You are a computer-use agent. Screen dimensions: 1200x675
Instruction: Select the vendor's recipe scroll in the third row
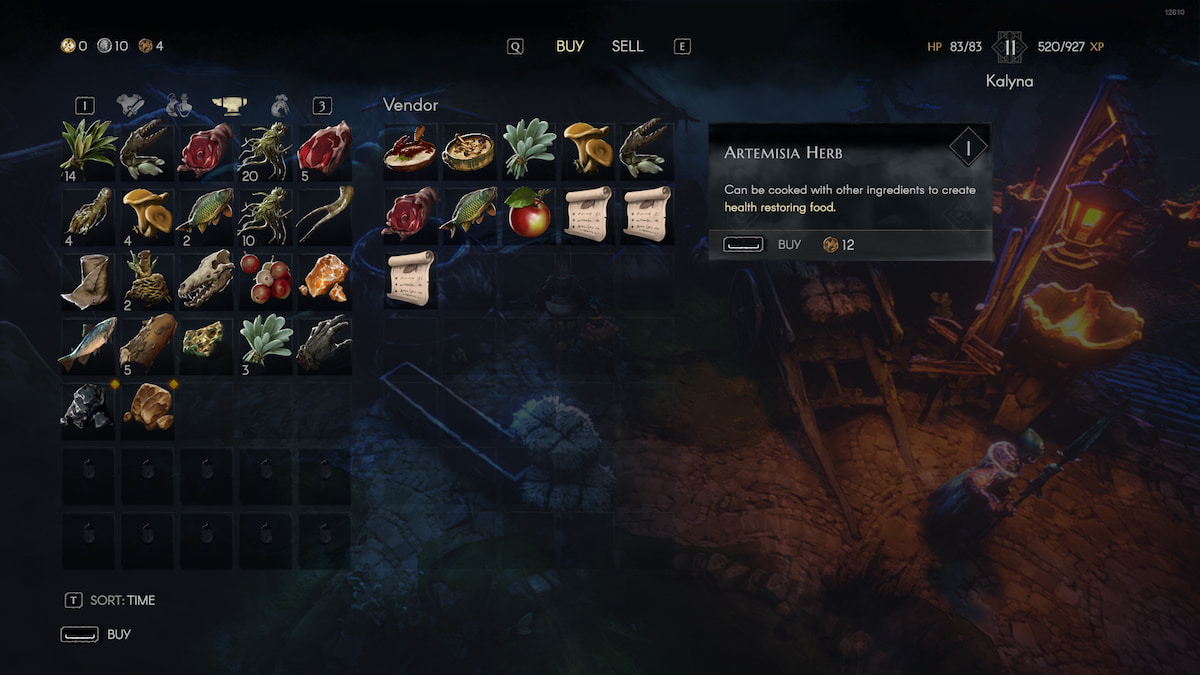click(x=409, y=278)
